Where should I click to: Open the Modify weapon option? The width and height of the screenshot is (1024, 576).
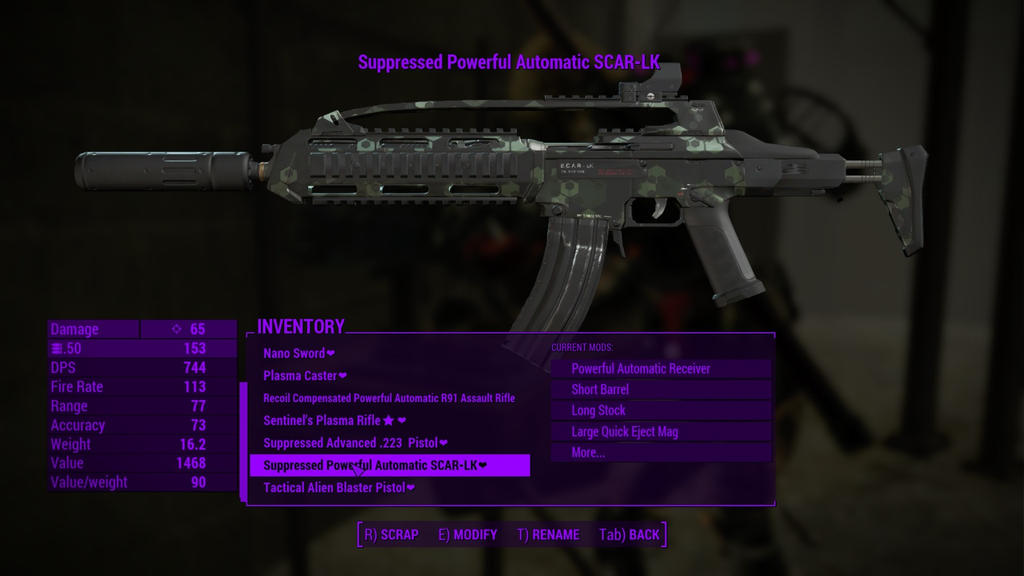pyautogui.click(x=467, y=535)
